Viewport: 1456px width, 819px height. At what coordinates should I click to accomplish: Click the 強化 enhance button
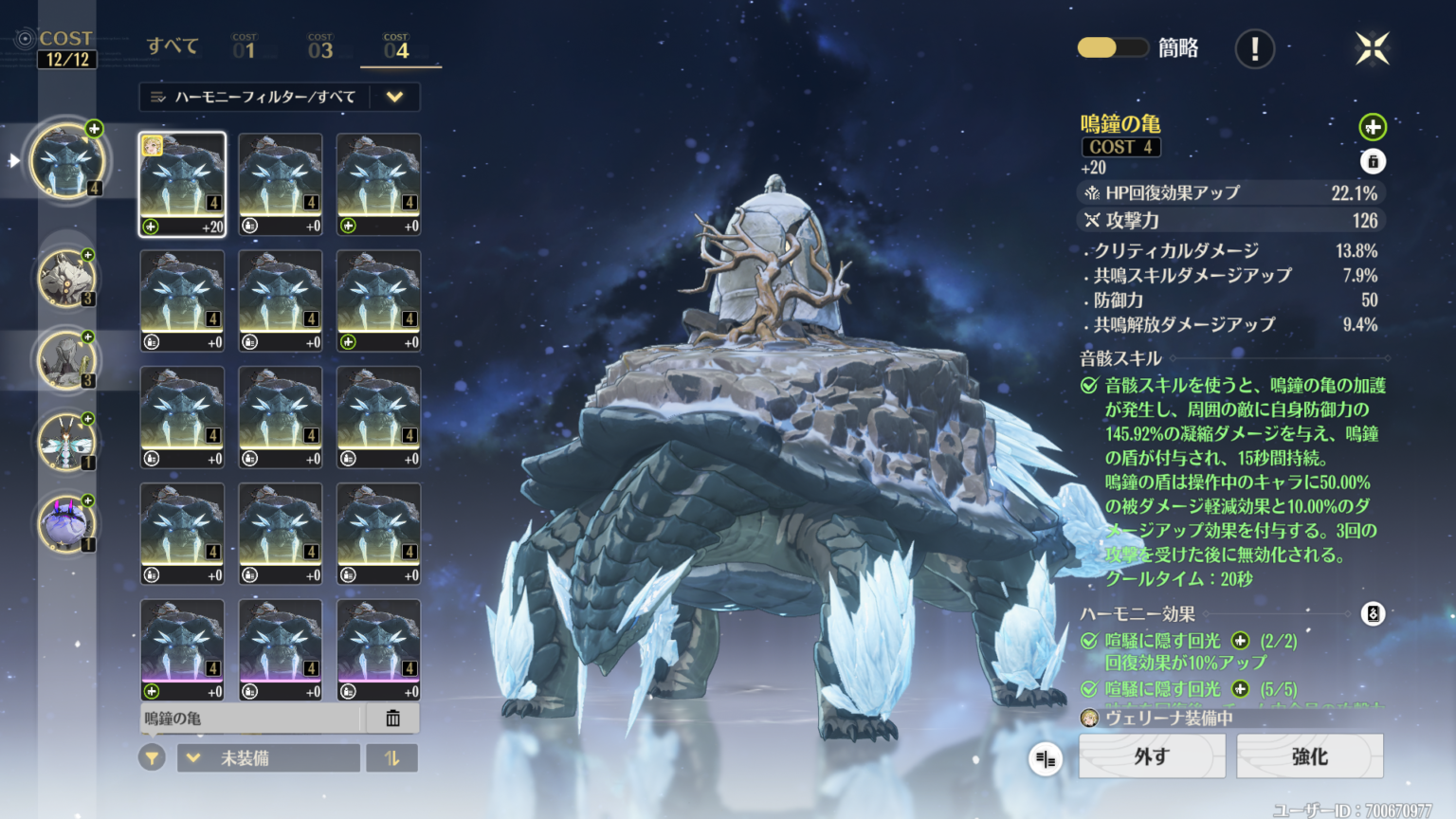click(x=1309, y=756)
